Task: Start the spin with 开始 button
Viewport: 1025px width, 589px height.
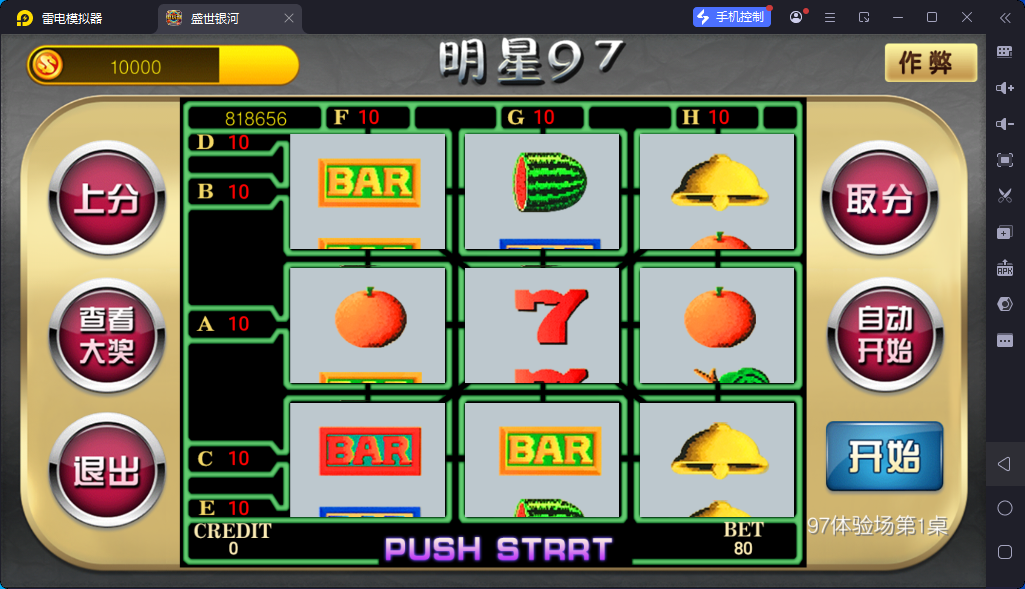Action: click(x=884, y=457)
